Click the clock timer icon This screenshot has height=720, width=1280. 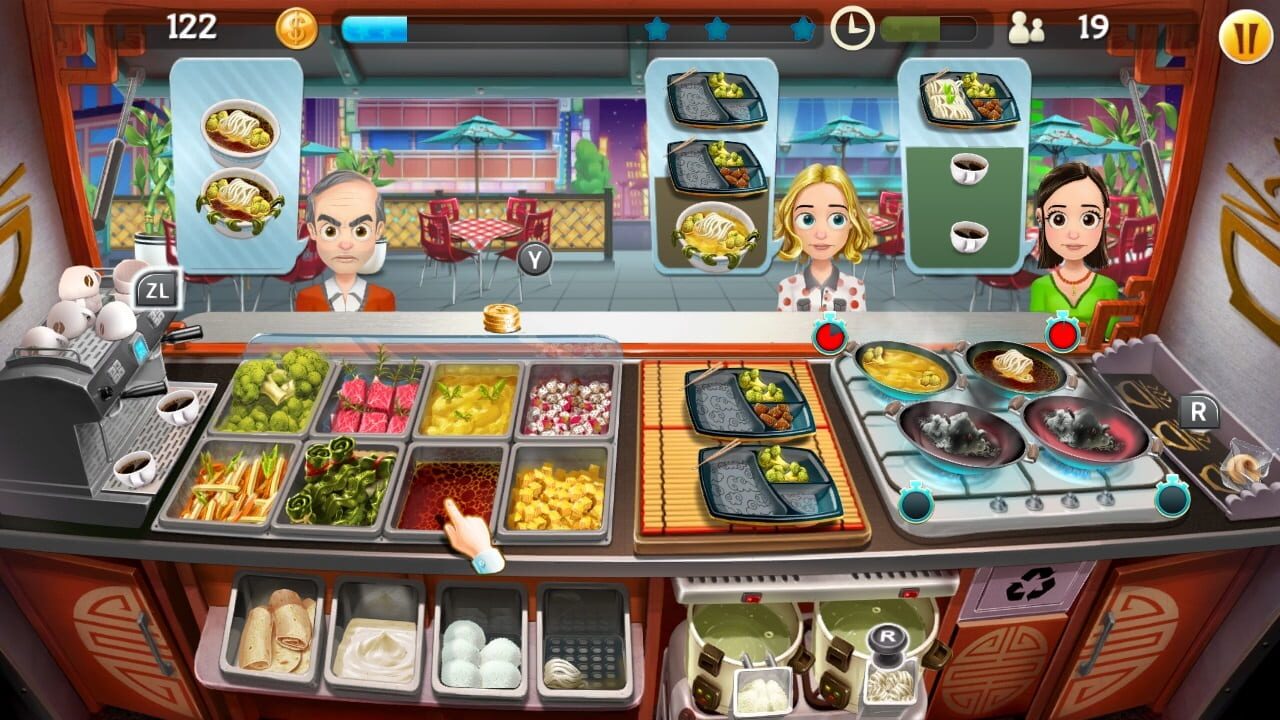853,25
